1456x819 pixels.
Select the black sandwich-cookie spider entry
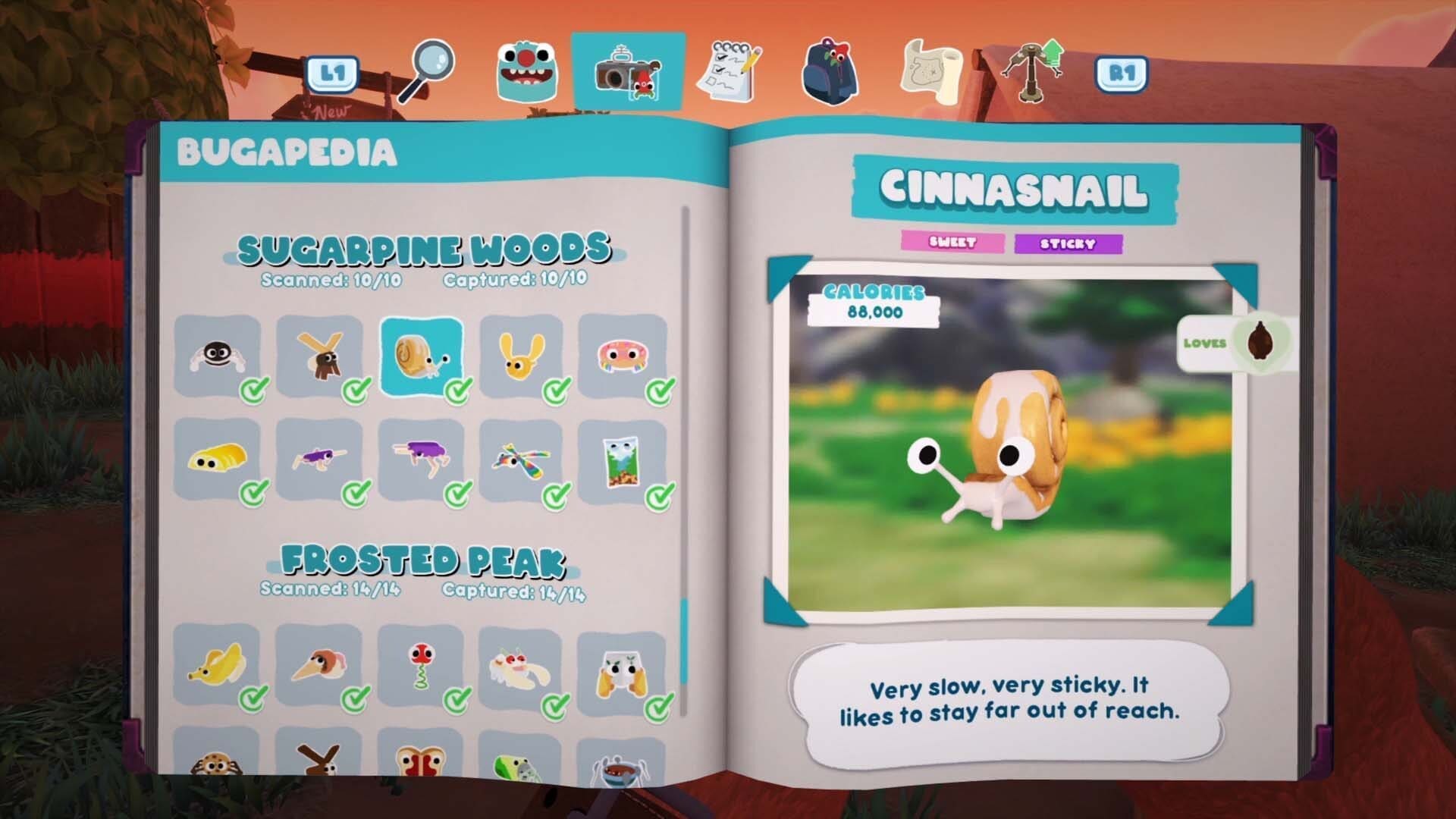[x=218, y=356]
